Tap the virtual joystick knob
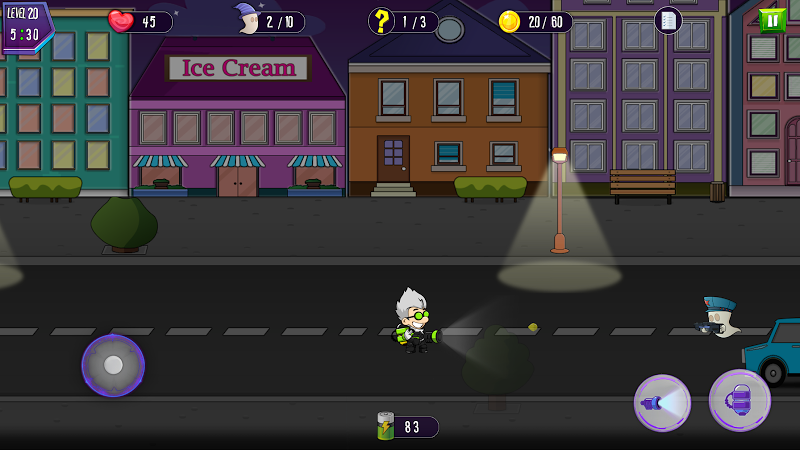This screenshot has height=450, width=800. pos(113,365)
